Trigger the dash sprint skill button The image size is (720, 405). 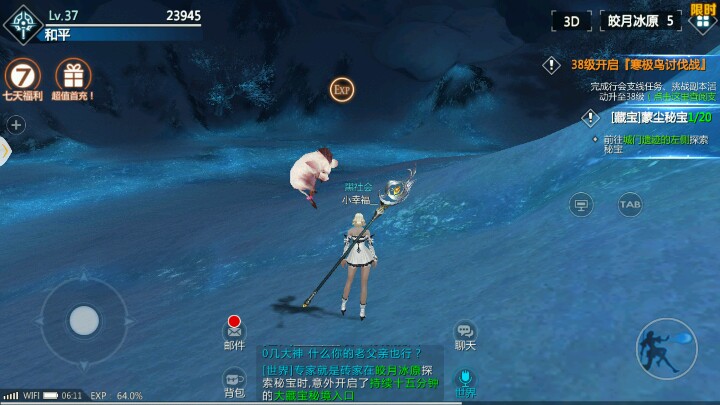pyautogui.click(x=666, y=348)
